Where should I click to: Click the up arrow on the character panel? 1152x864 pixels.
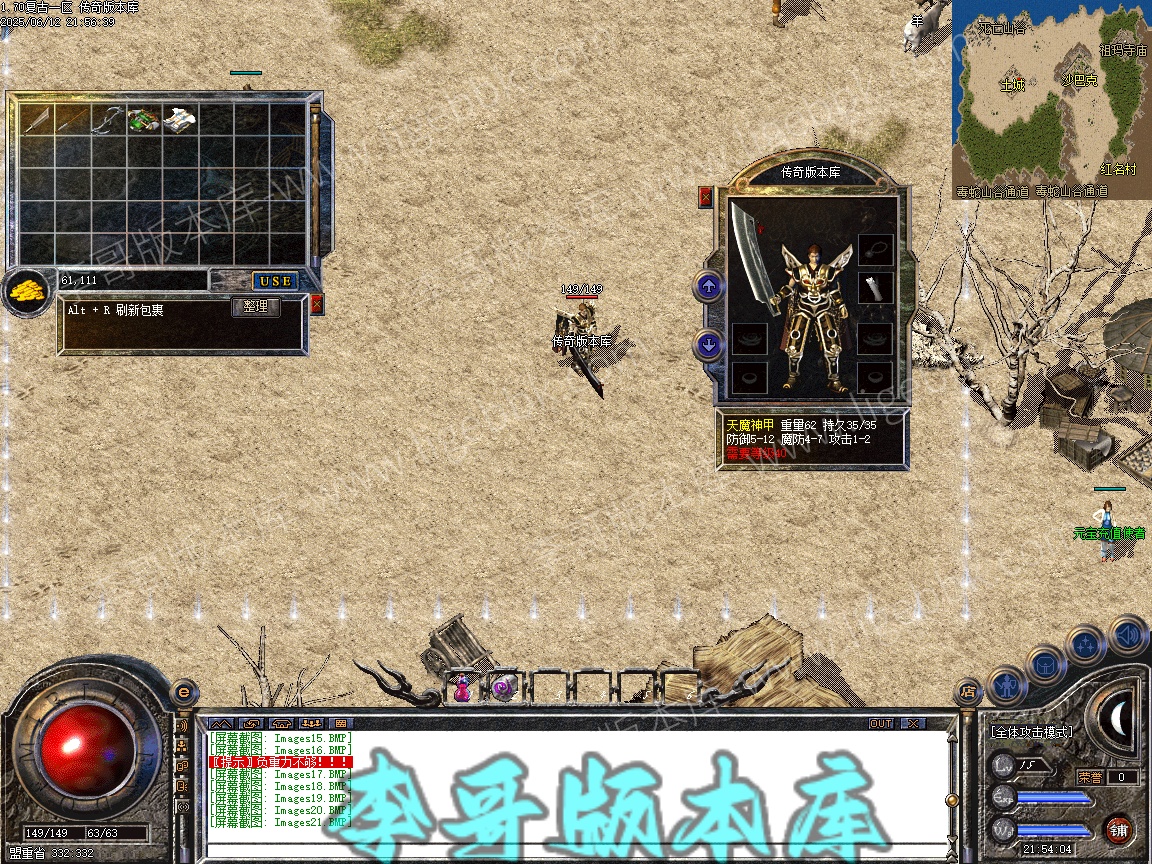709,288
